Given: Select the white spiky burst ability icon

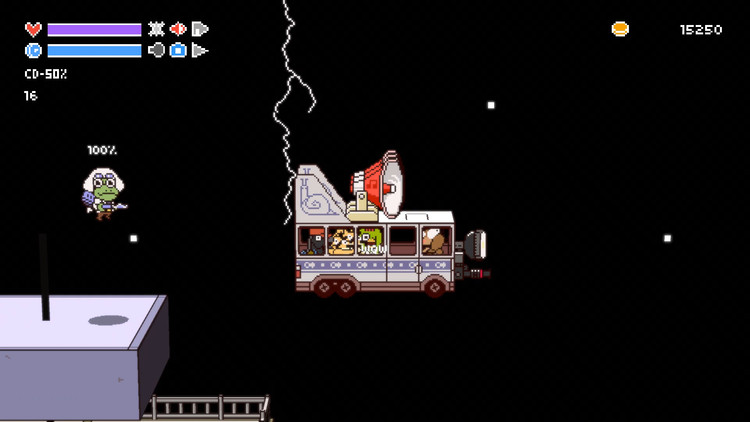Looking at the screenshot, I should pyautogui.click(x=156, y=29).
